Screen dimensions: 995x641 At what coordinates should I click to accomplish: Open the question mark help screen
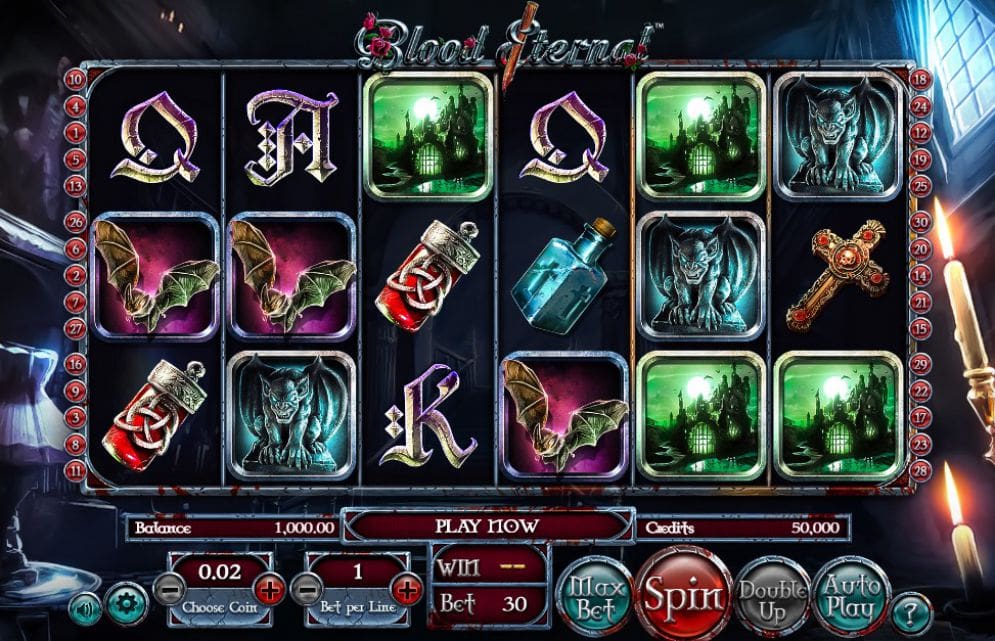point(910,611)
